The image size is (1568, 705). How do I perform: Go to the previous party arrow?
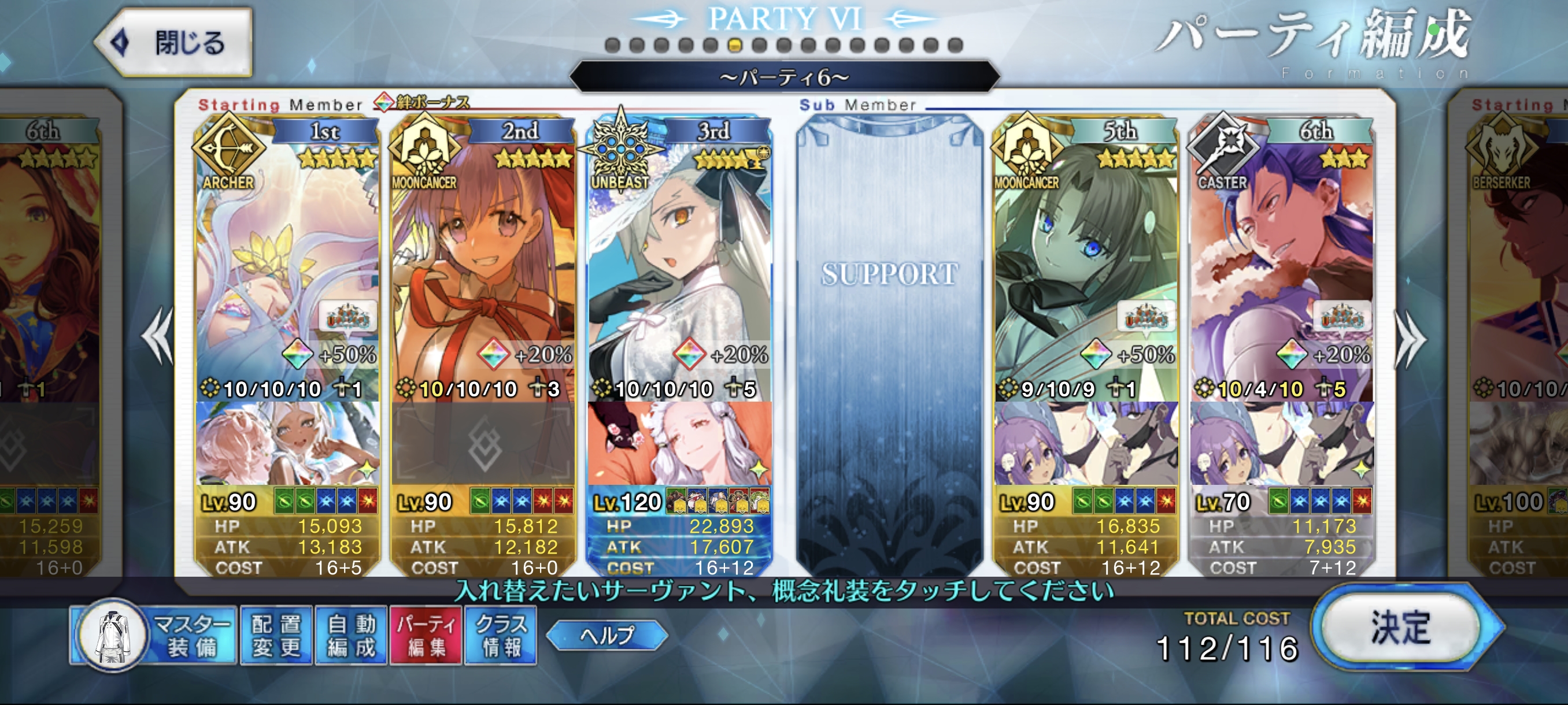(158, 336)
